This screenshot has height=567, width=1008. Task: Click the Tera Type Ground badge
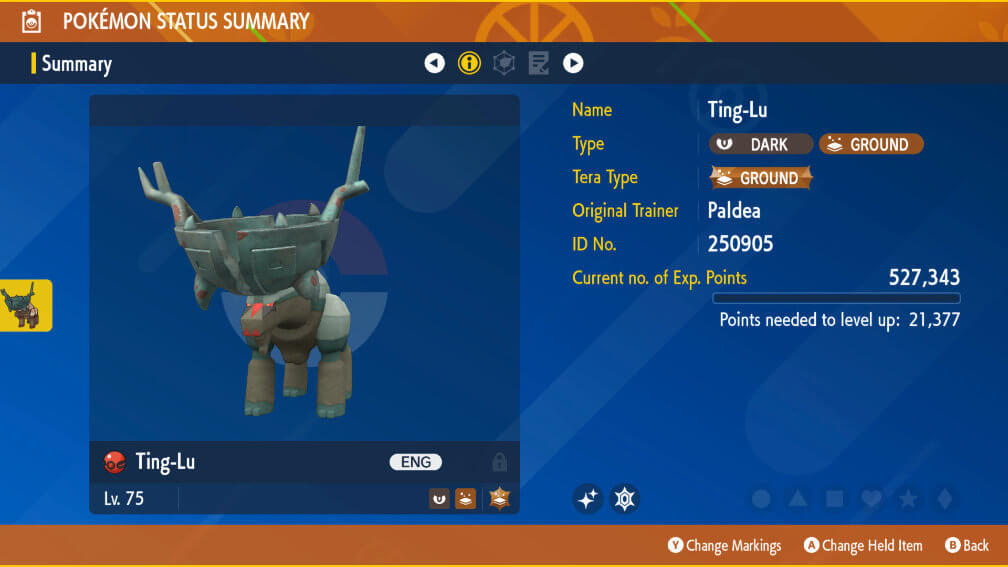[761, 178]
